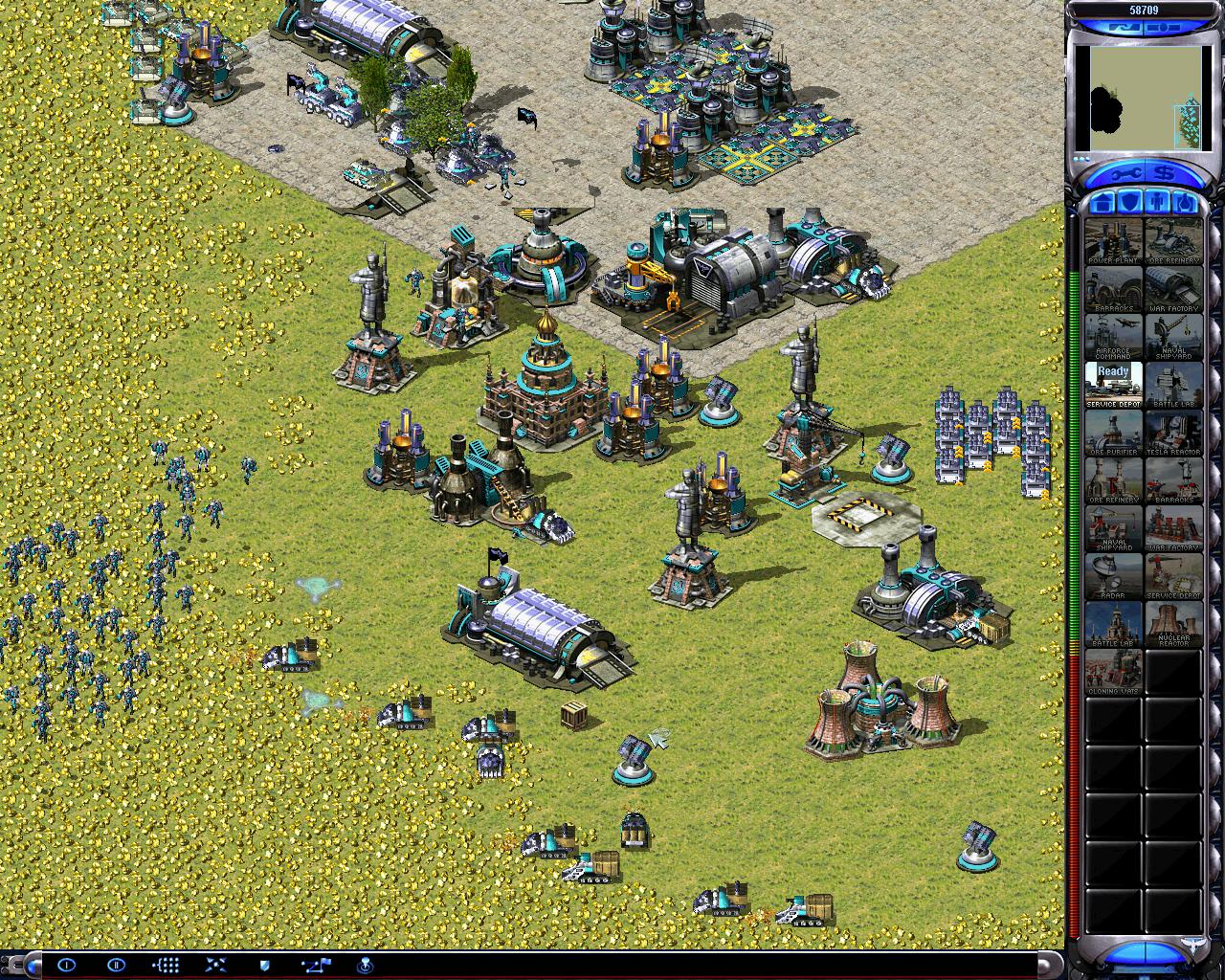Switch to the structures build tab

pyautogui.click(x=1101, y=203)
